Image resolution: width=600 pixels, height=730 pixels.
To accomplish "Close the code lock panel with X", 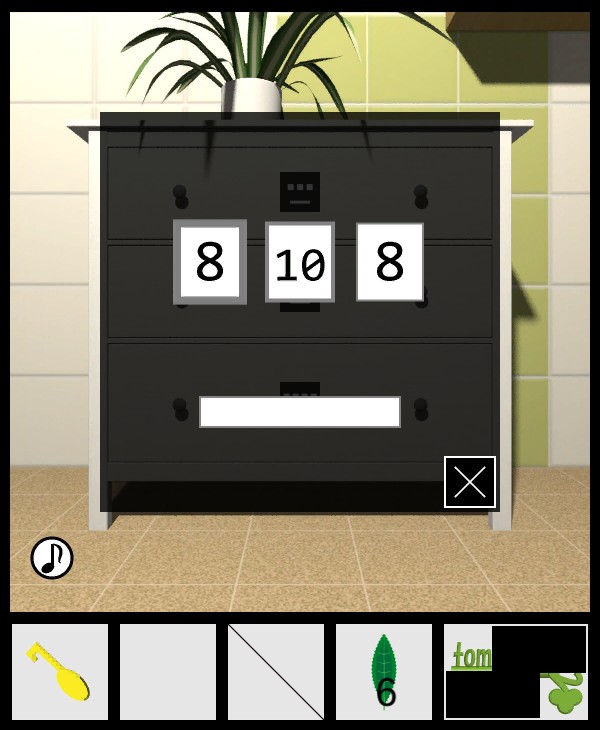I will click(470, 482).
